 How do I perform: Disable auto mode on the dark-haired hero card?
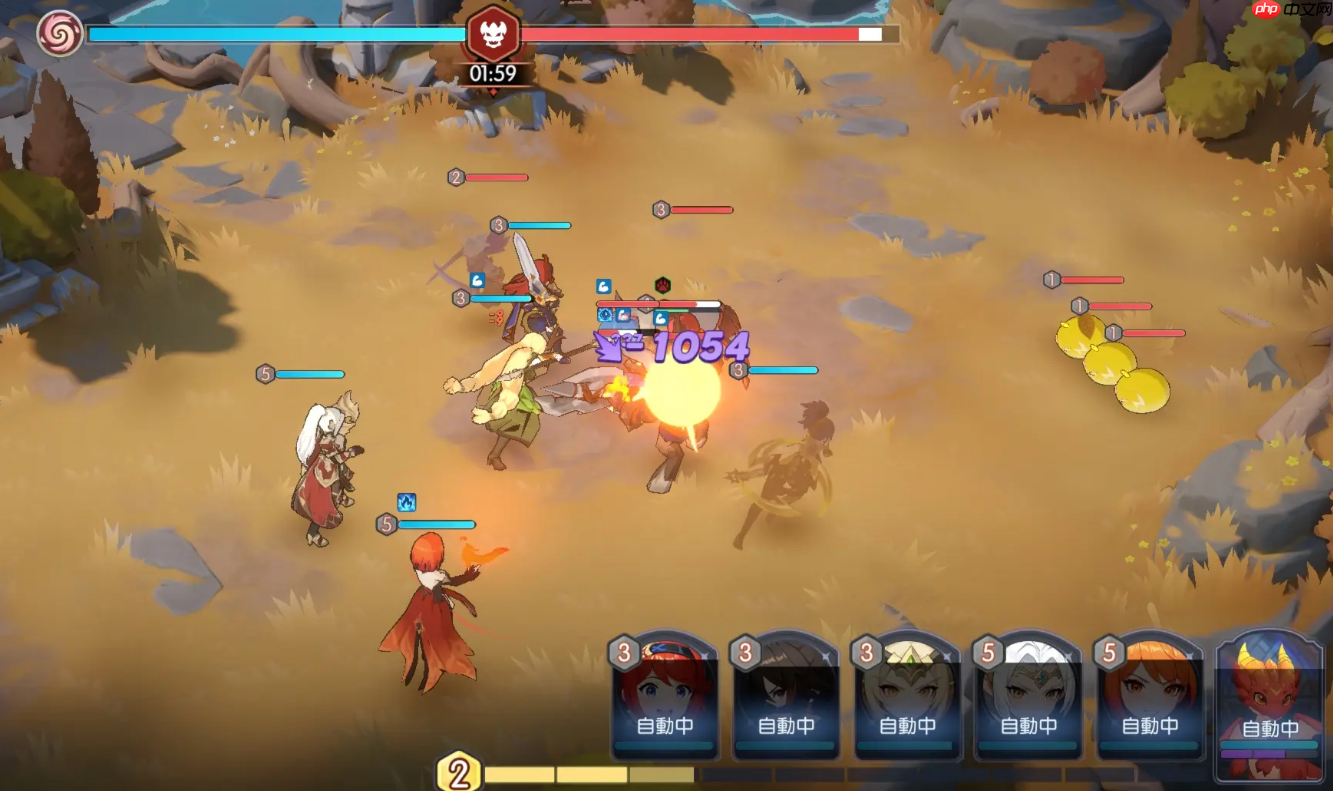[786, 728]
